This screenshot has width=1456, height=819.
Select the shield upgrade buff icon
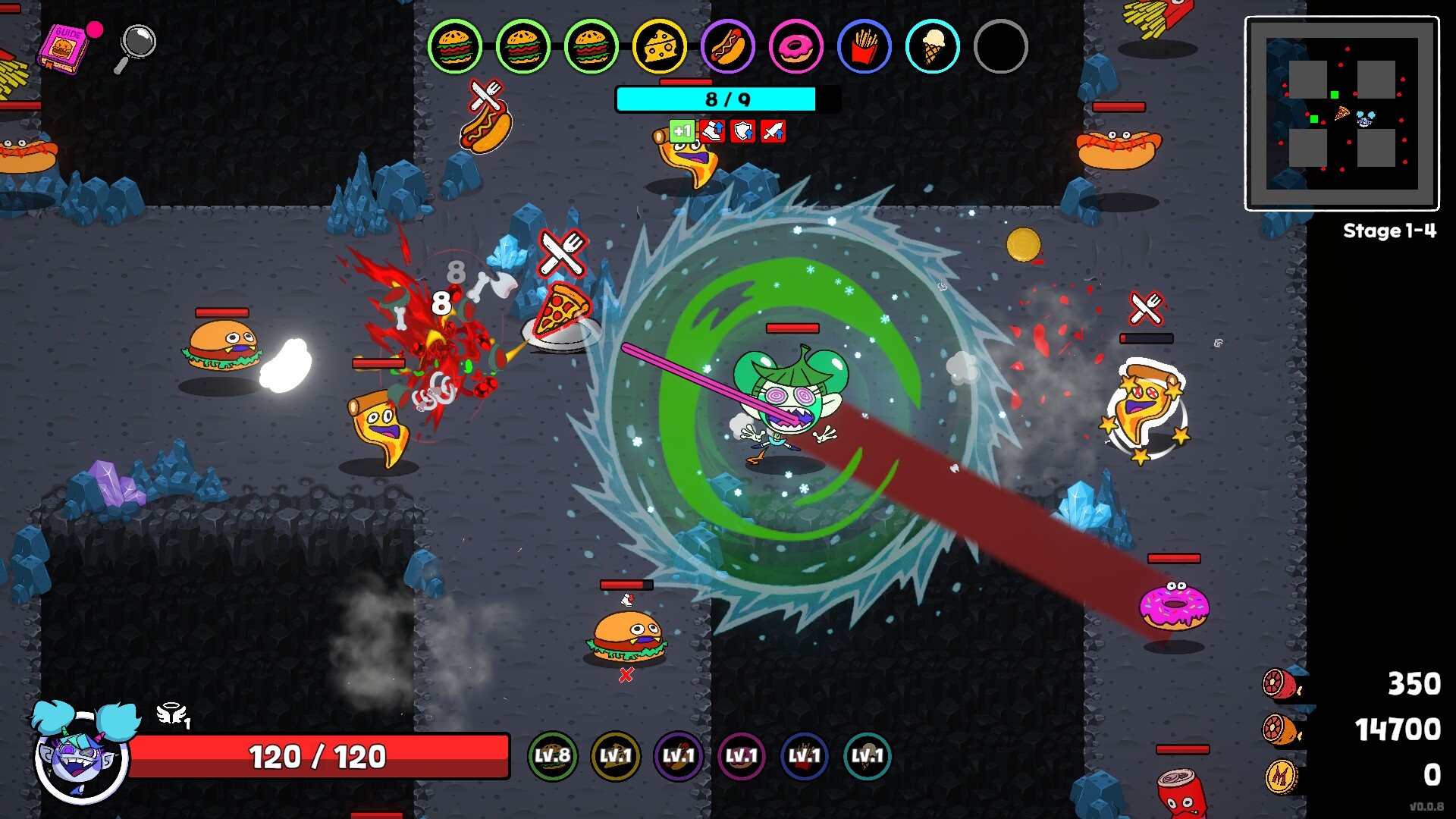pos(742,131)
